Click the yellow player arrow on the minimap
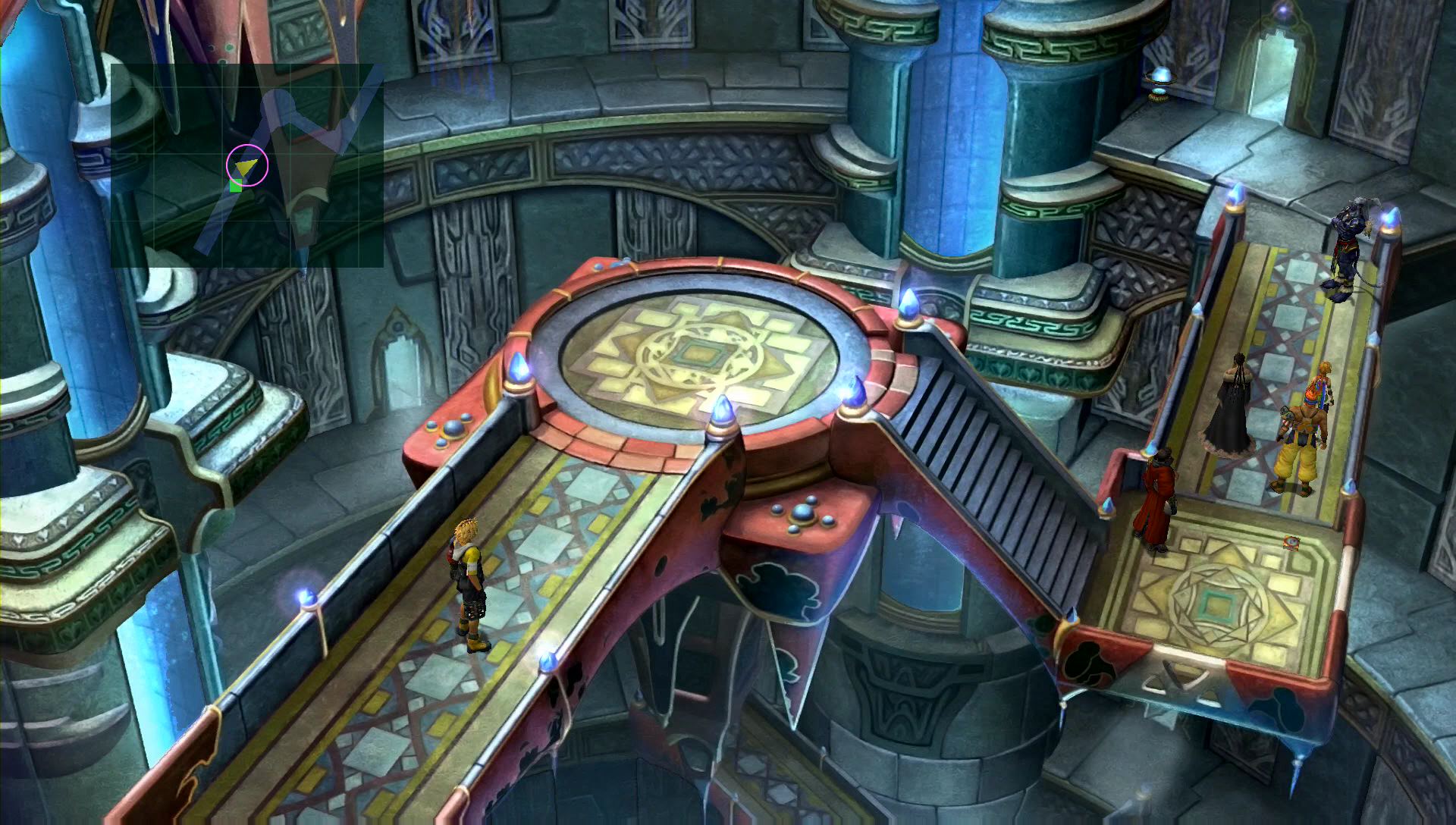 coord(246,167)
